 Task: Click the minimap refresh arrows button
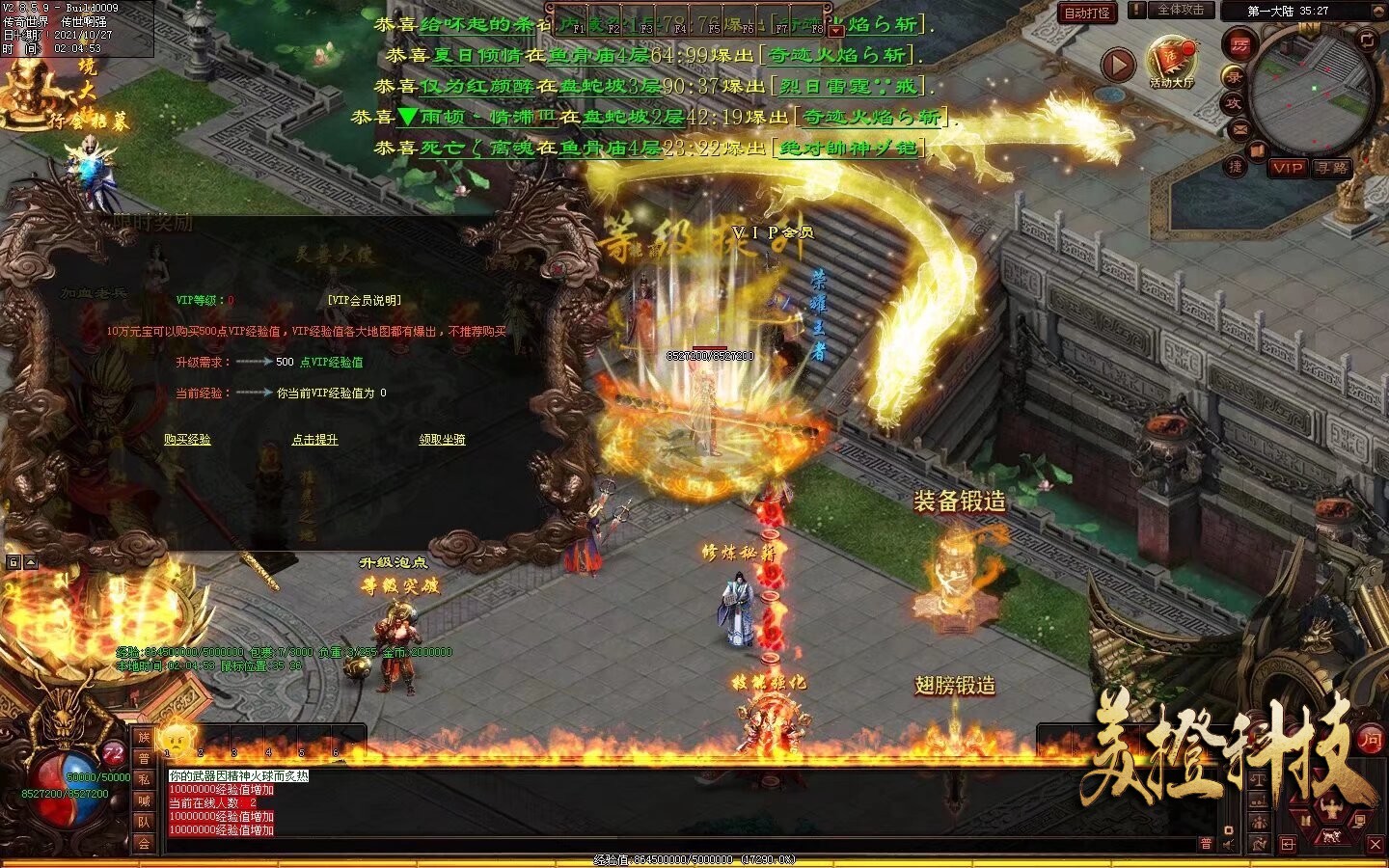pyautogui.click(x=1367, y=40)
